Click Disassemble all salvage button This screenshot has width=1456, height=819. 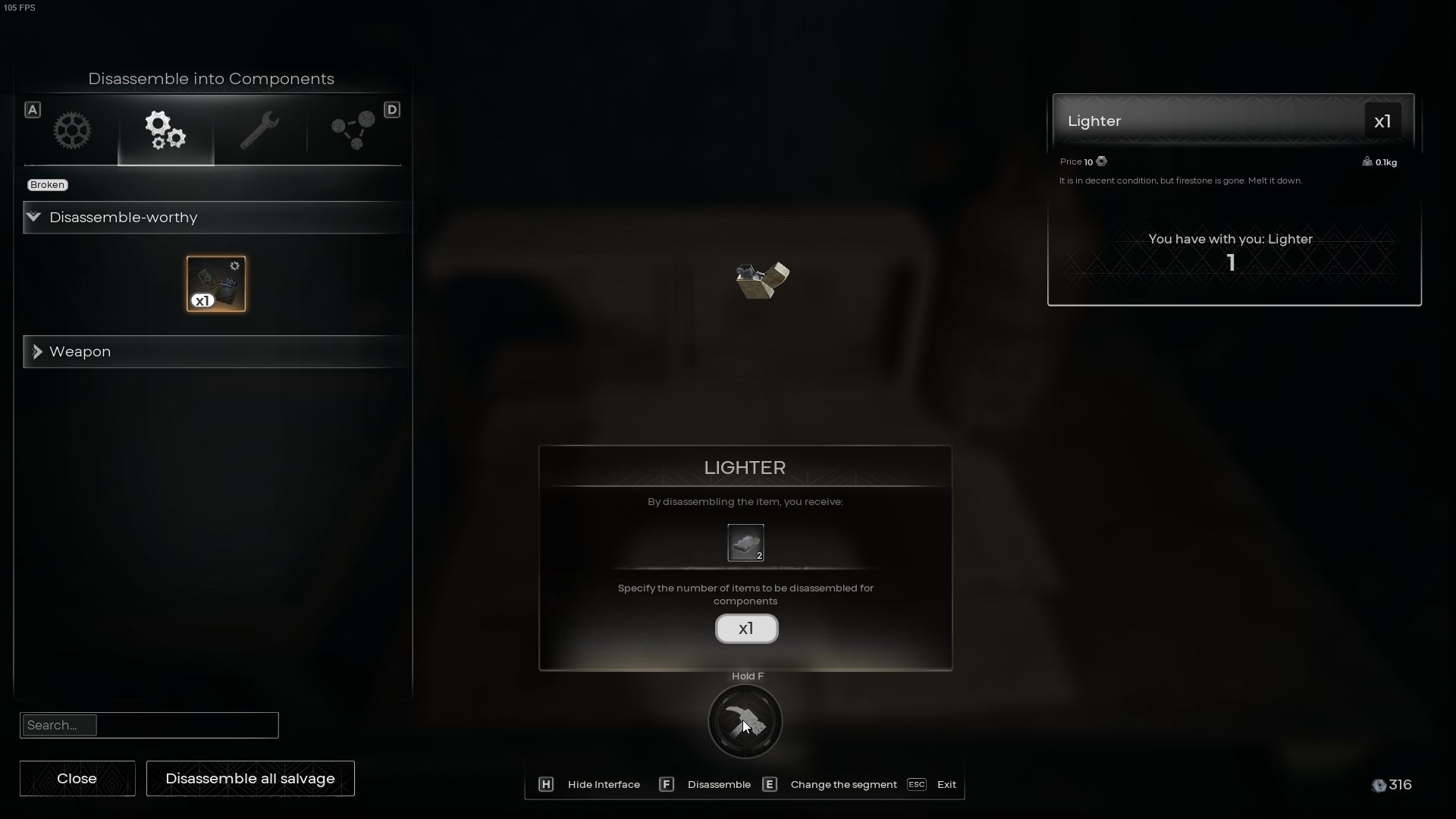(x=250, y=778)
